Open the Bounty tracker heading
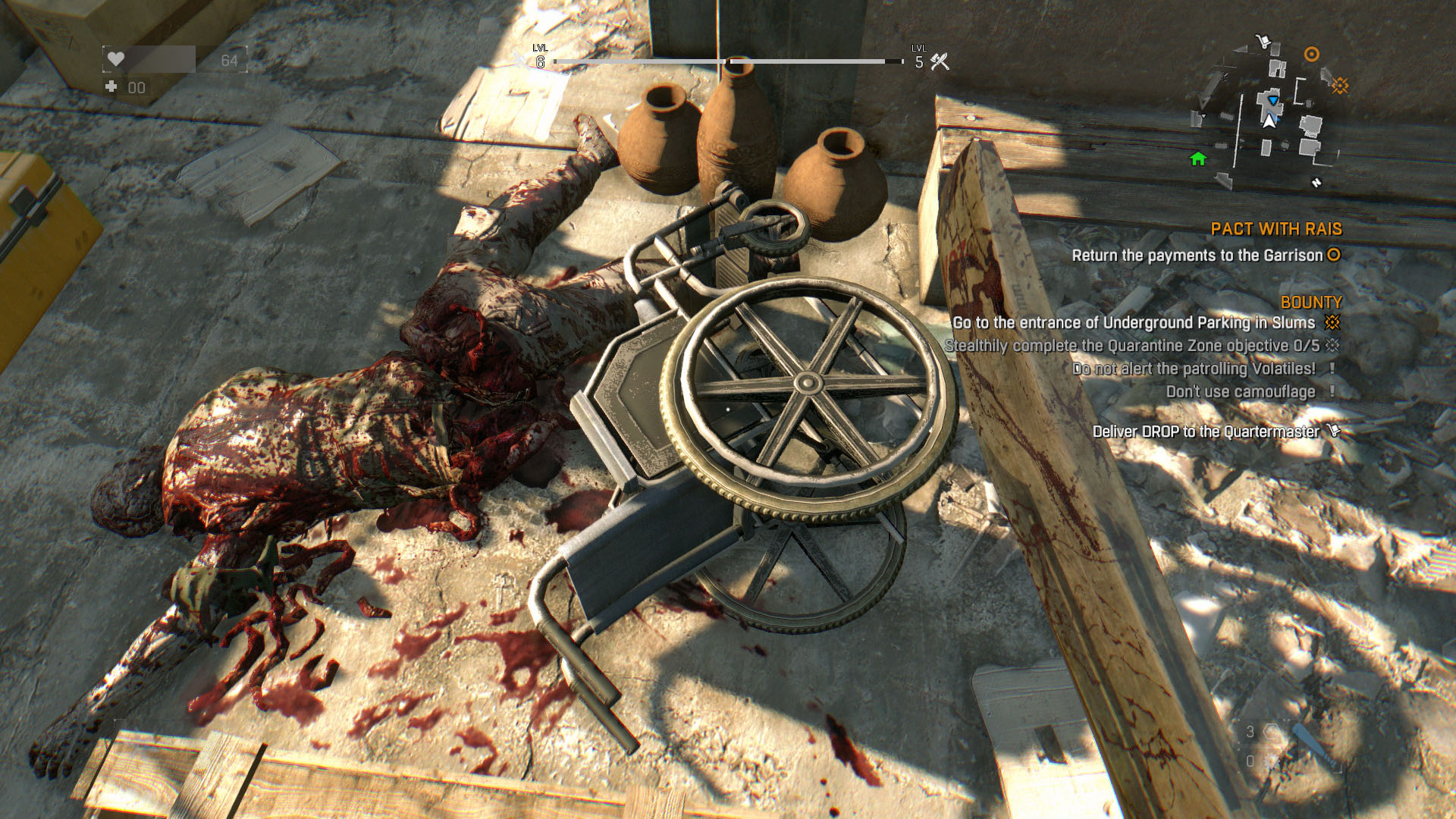The image size is (1456, 819). tap(1310, 302)
